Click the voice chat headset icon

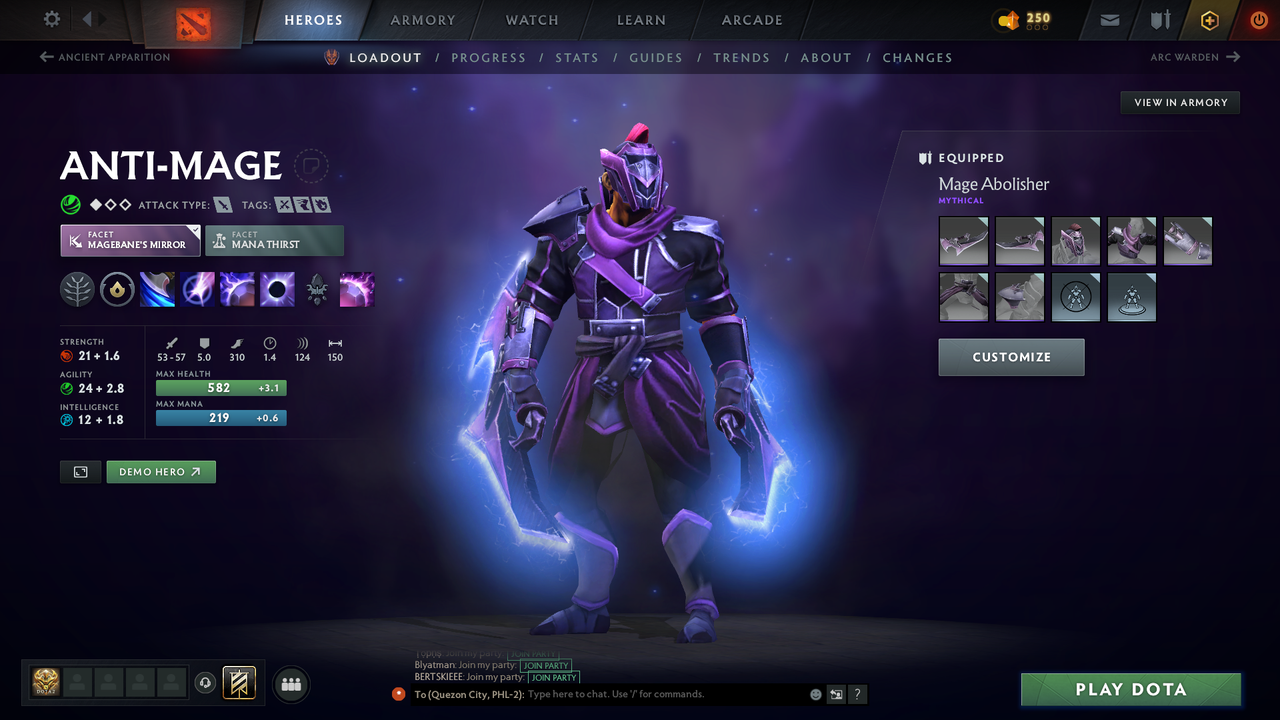[206, 683]
